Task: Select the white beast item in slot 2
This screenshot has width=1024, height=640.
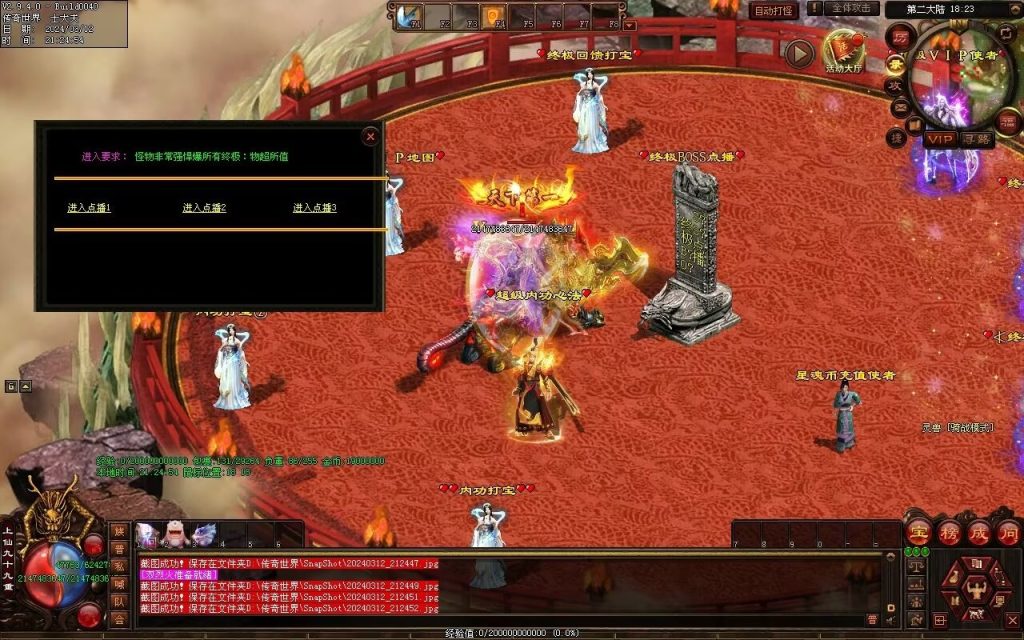Action: tap(174, 535)
